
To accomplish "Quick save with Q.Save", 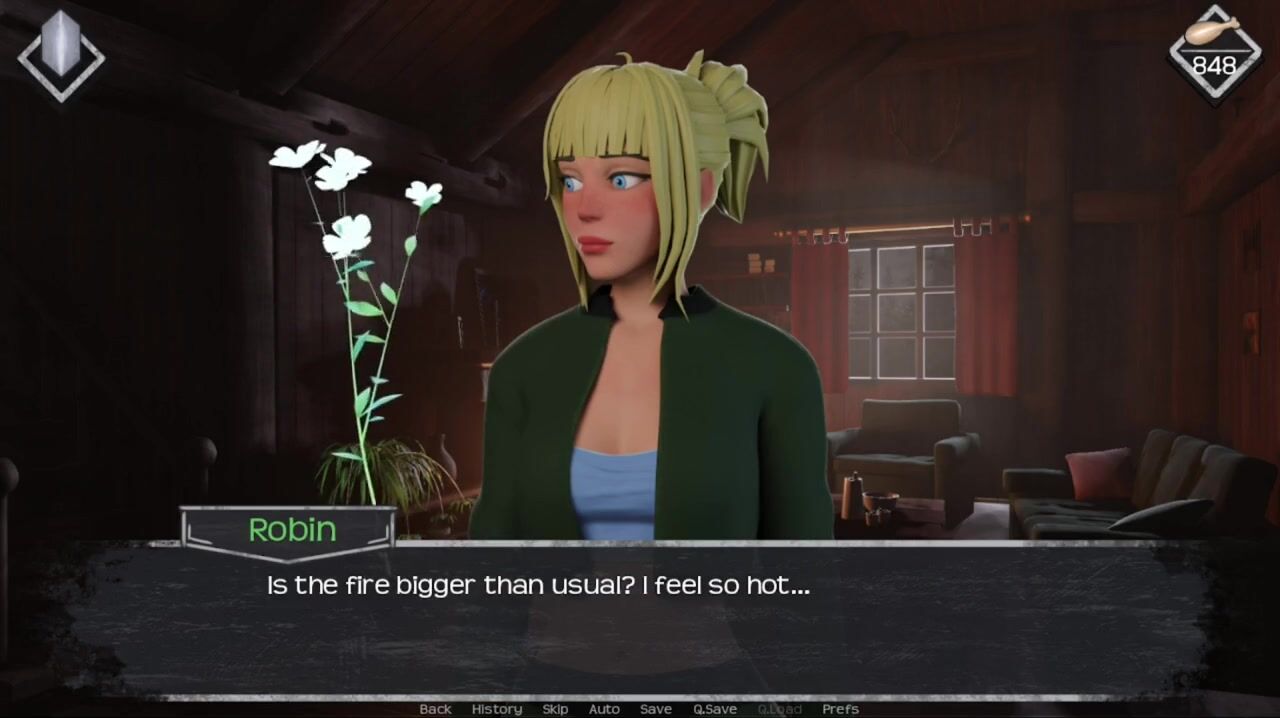I will tap(715, 709).
